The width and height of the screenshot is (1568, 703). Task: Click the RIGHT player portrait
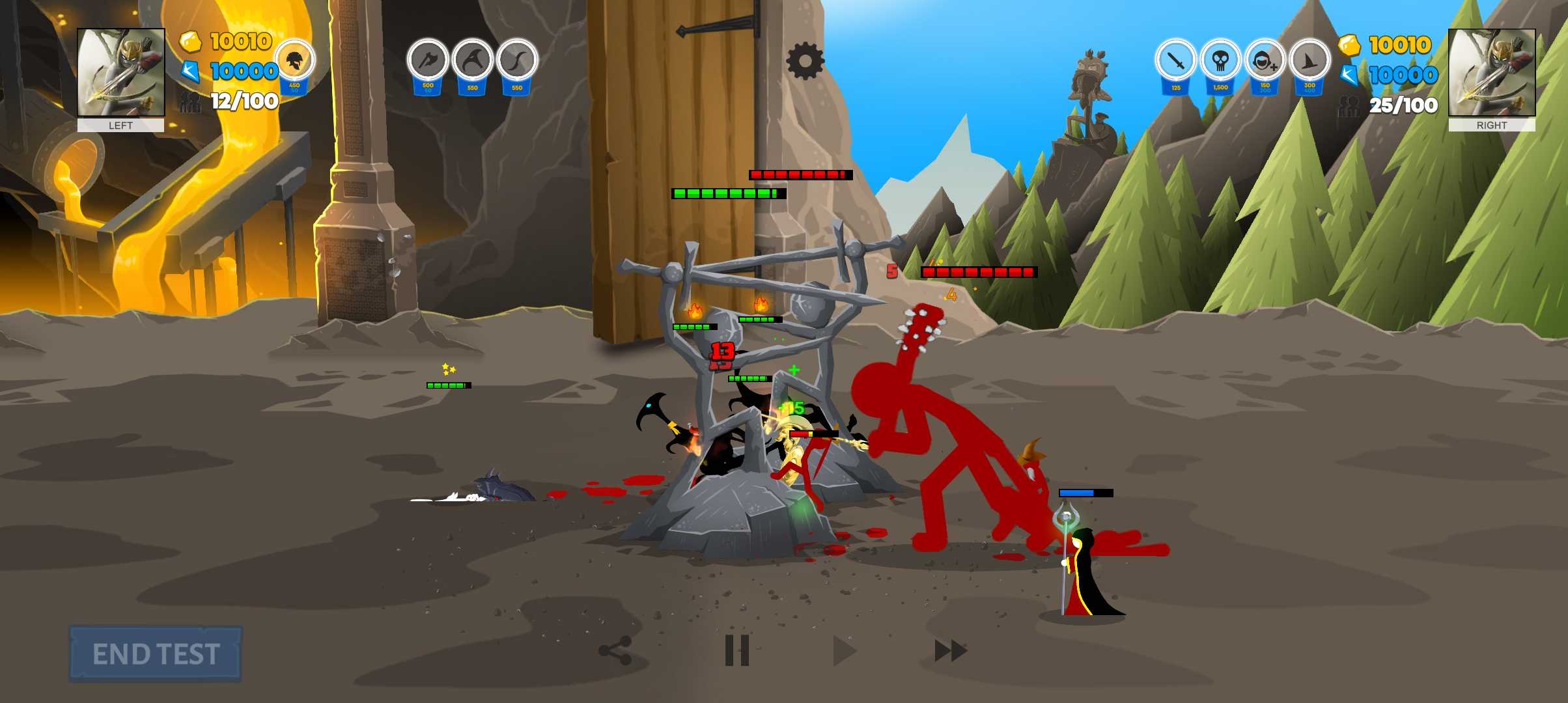click(1492, 73)
